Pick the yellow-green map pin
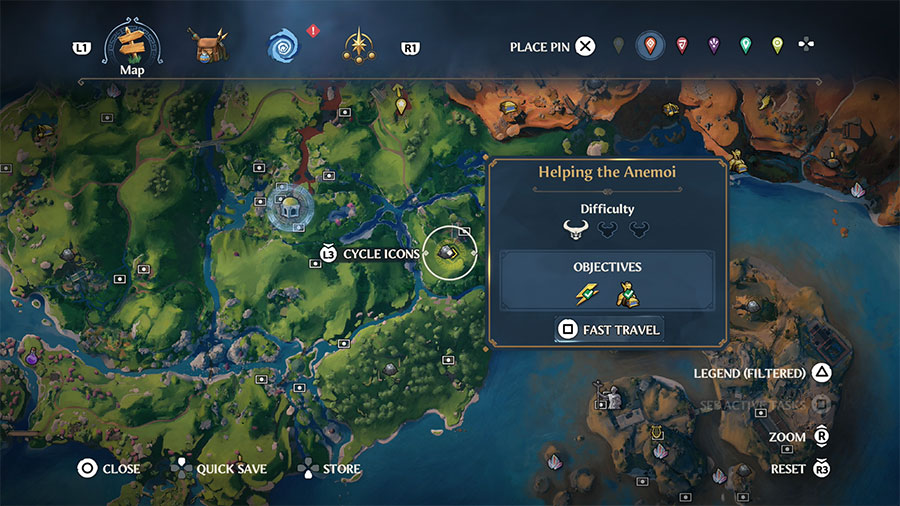The height and width of the screenshot is (506, 900). pos(777,46)
